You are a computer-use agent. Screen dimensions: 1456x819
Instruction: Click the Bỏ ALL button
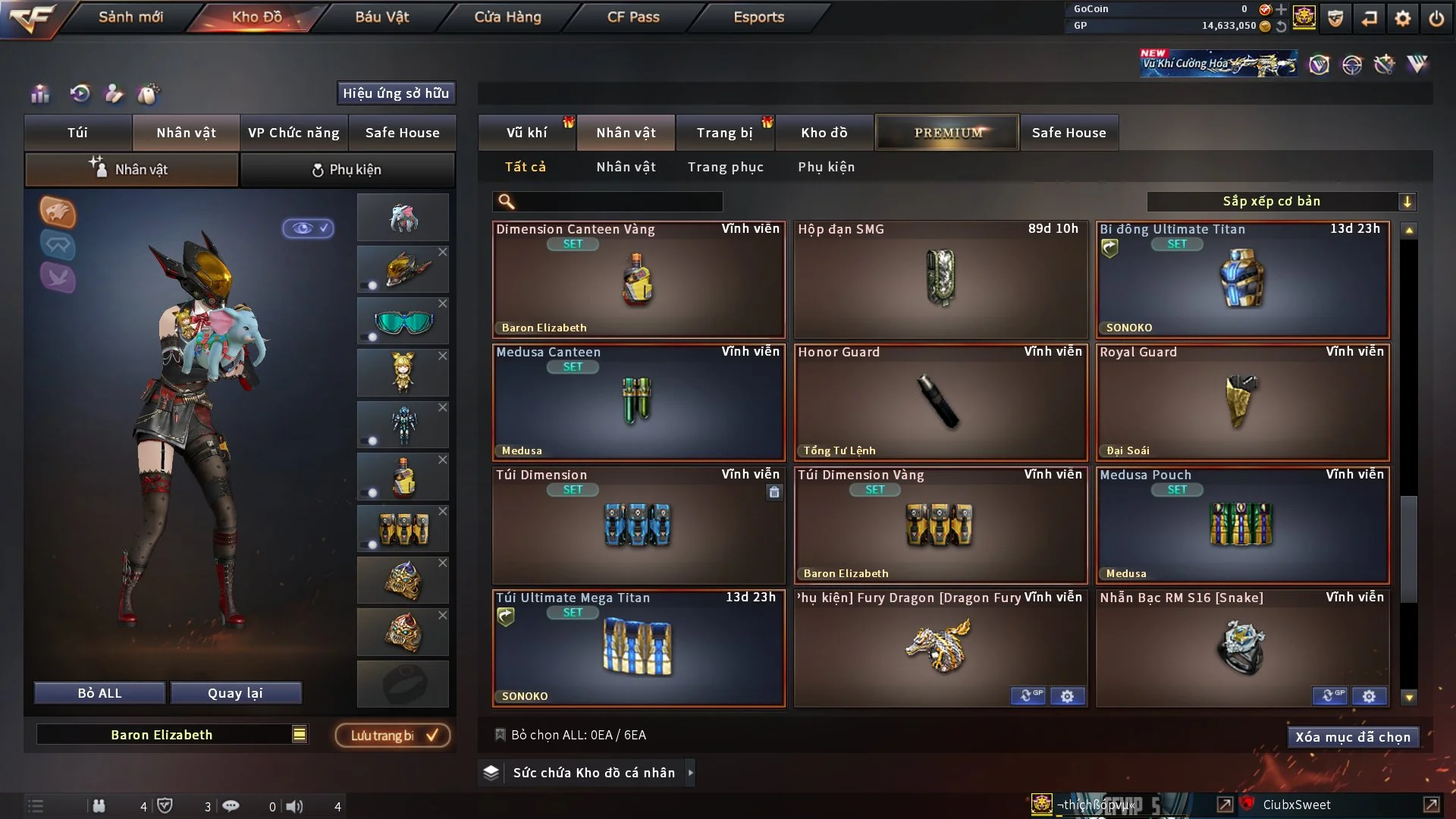[99, 693]
